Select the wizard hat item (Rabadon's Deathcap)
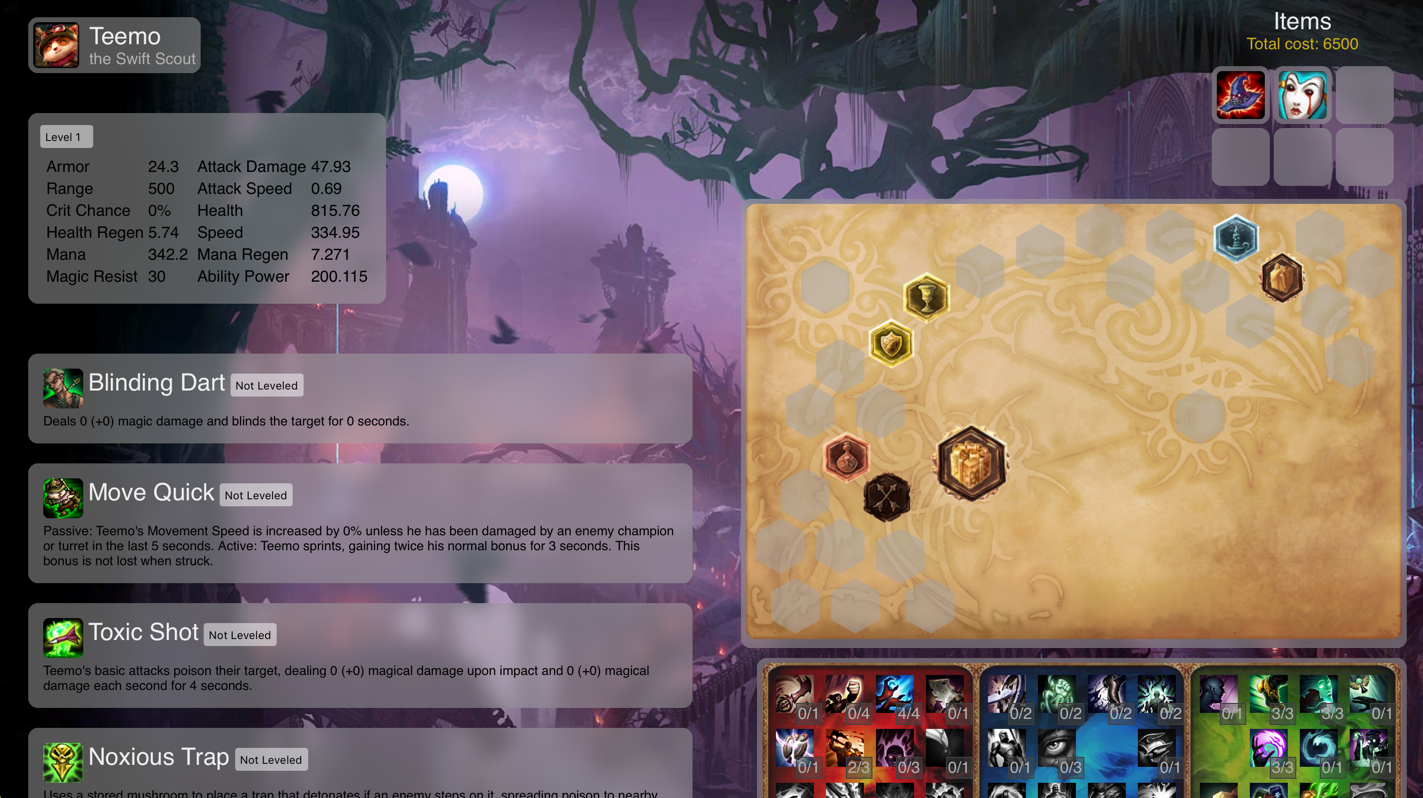The height and width of the screenshot is (798, 1423). (x=1240, y=96)
